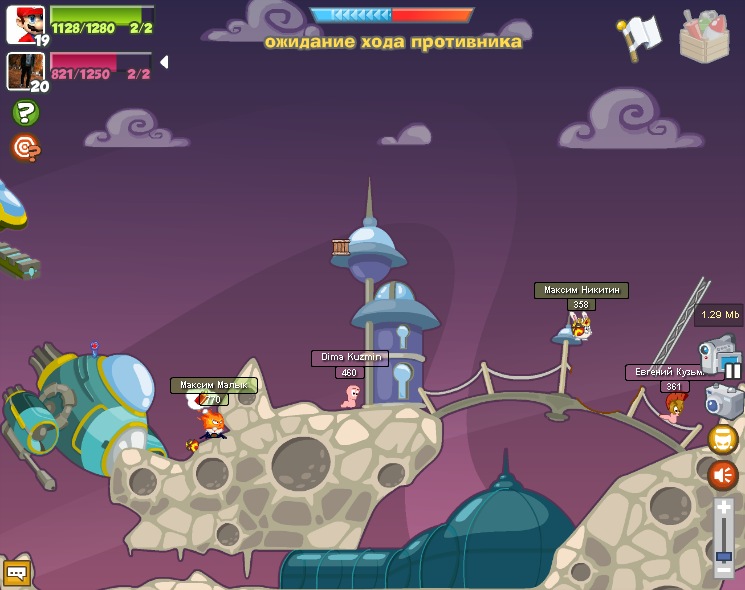Click the orange target hint button
Image resolution: width=745 pixels, height=590 pixels.
(25, 148)
